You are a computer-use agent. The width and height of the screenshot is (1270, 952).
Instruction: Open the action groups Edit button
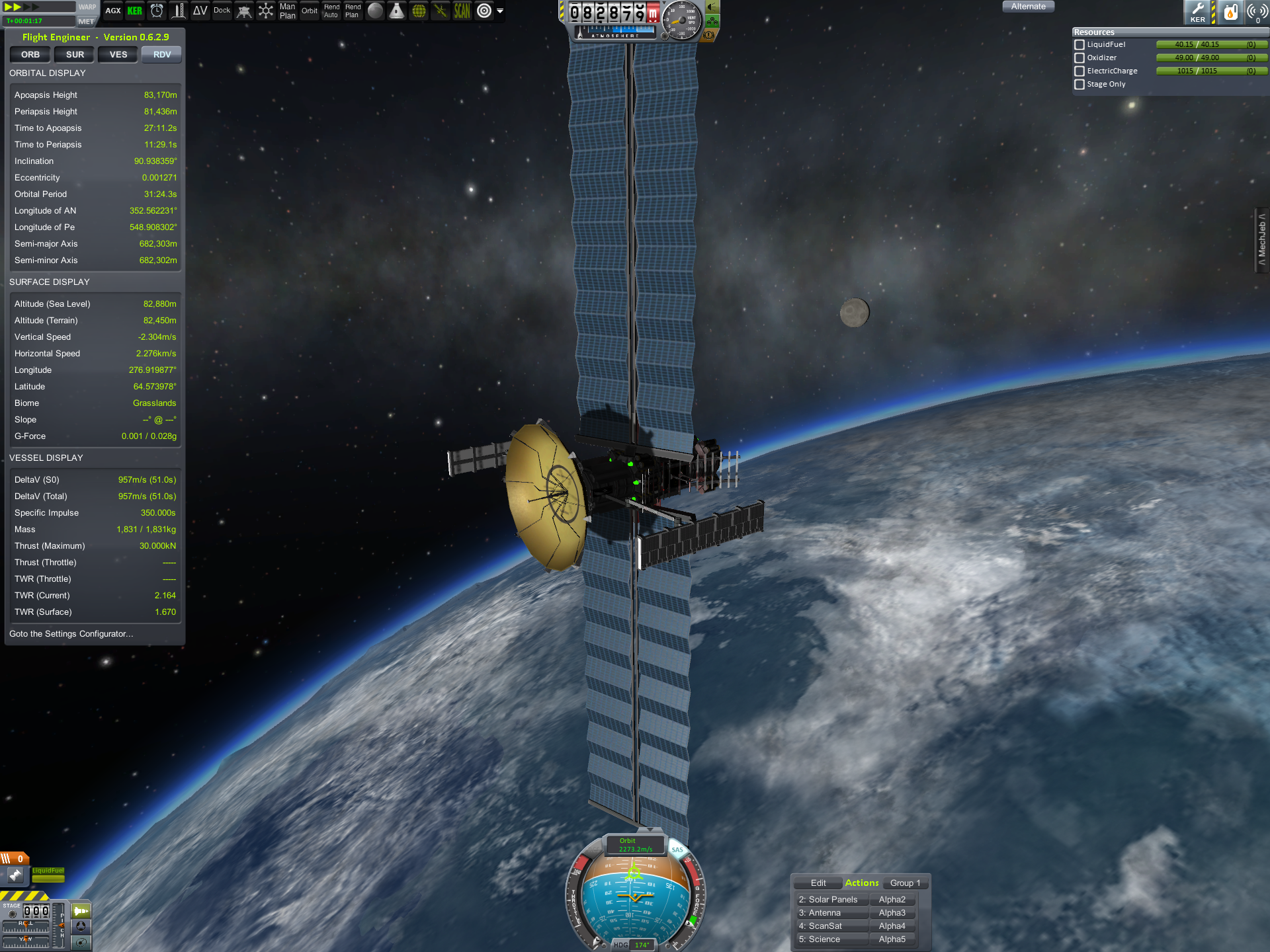[818, 883]
